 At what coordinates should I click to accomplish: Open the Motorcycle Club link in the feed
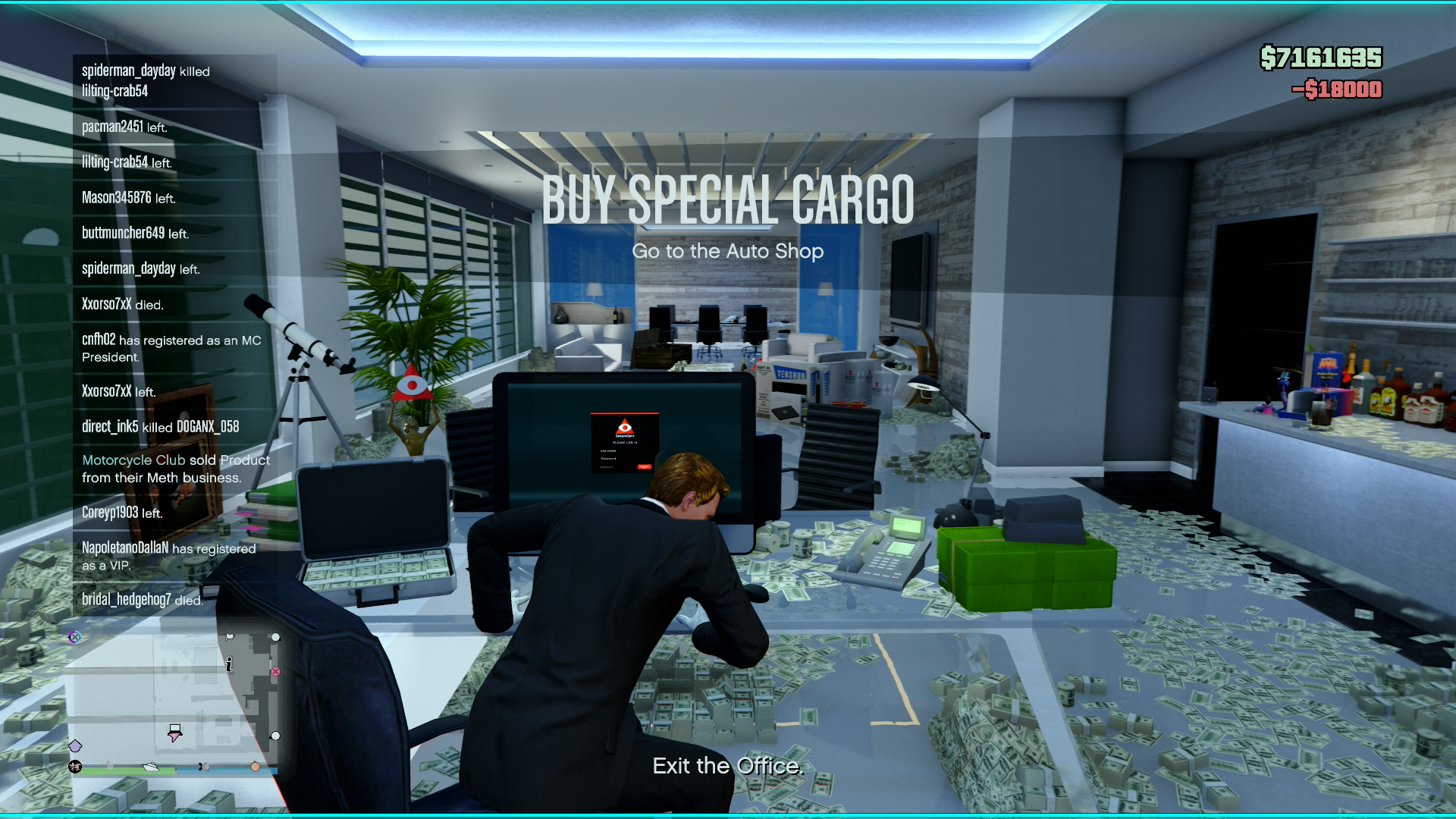coord(133,460)
